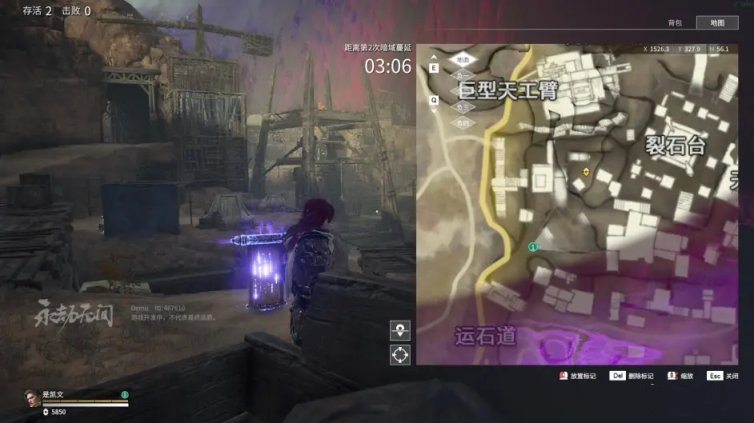Click the 放置标记 (place marker) label

[582, 376]
